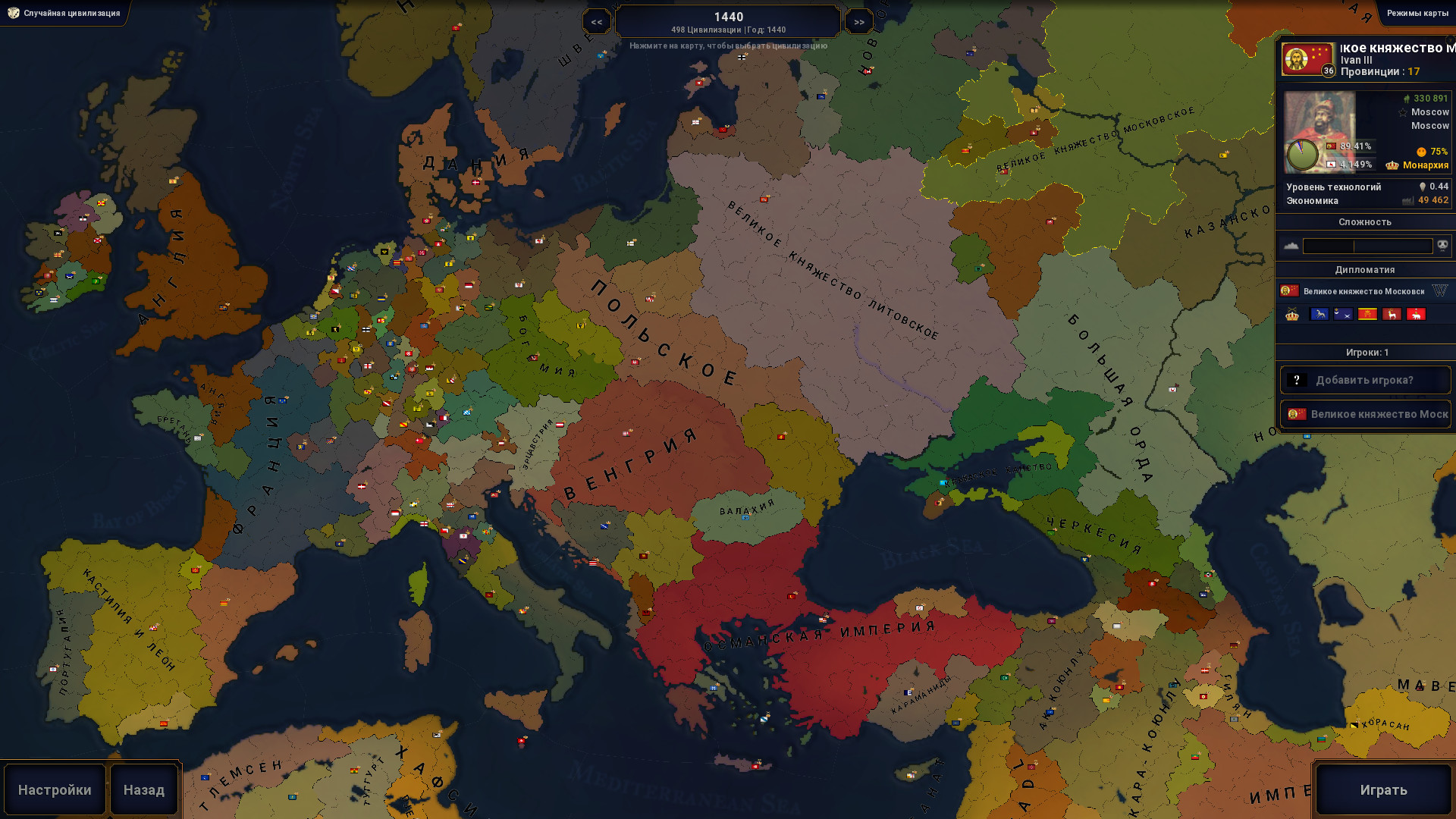
Task: Click the lightbulb icon next to Уровень технологий
Action: (x=1423, y=187)
